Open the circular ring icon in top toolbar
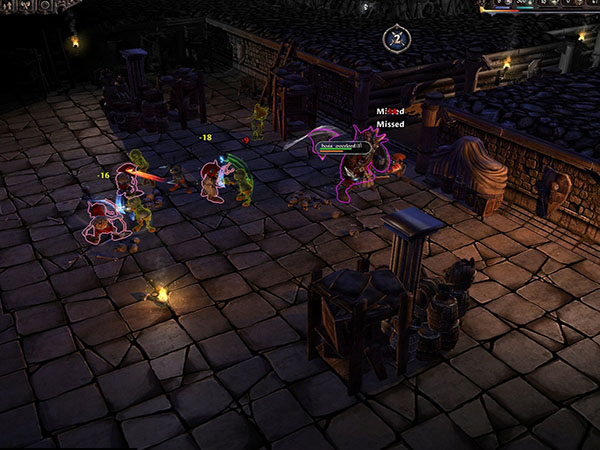 point(45,5)
